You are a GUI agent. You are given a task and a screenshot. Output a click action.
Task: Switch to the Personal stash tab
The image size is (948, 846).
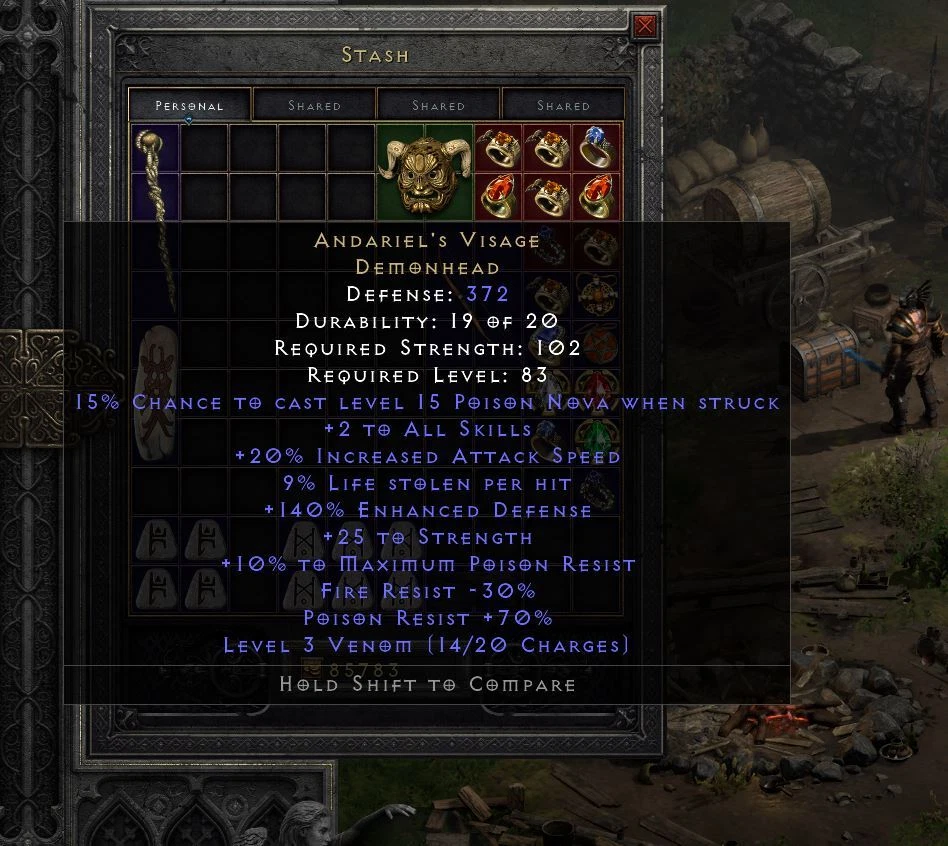pos(190,105)
